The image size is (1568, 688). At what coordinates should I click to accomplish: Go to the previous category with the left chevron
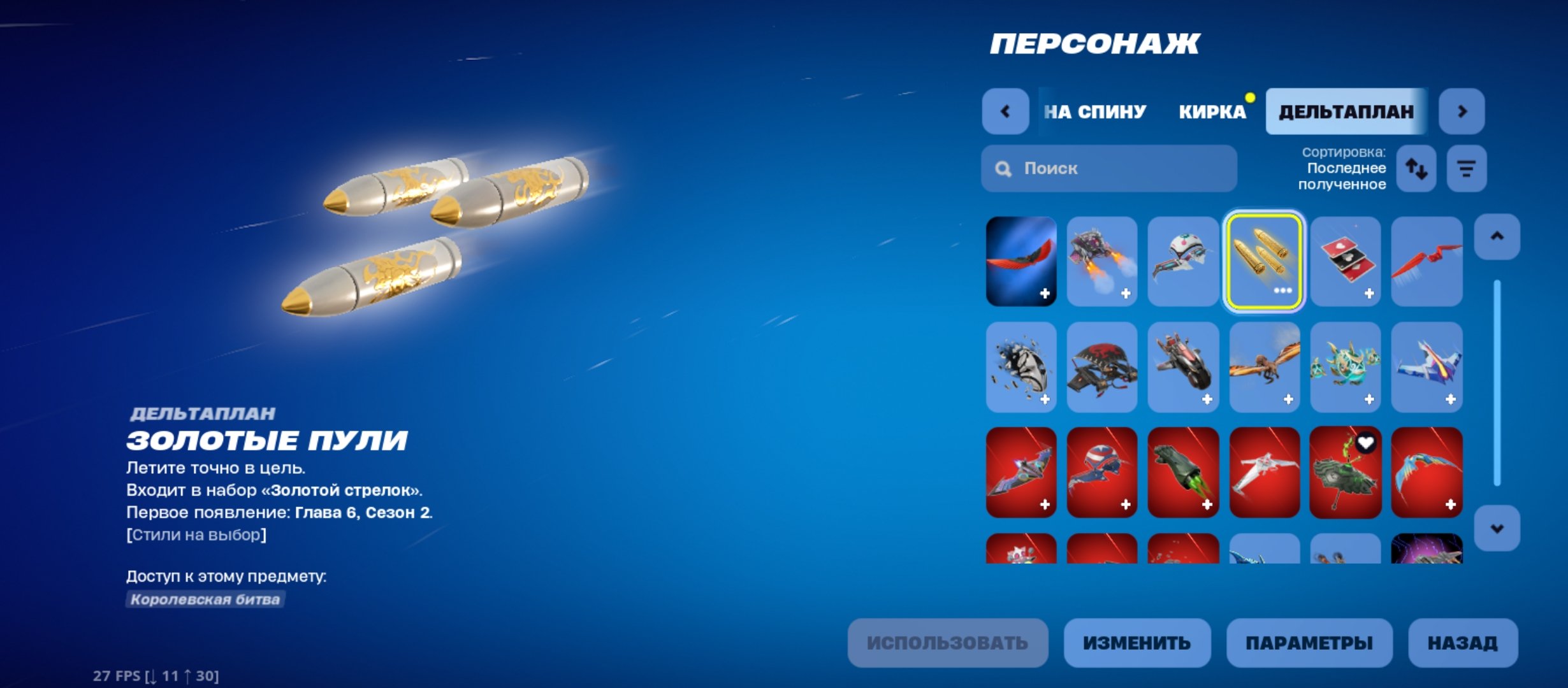tap(1005, 111)
